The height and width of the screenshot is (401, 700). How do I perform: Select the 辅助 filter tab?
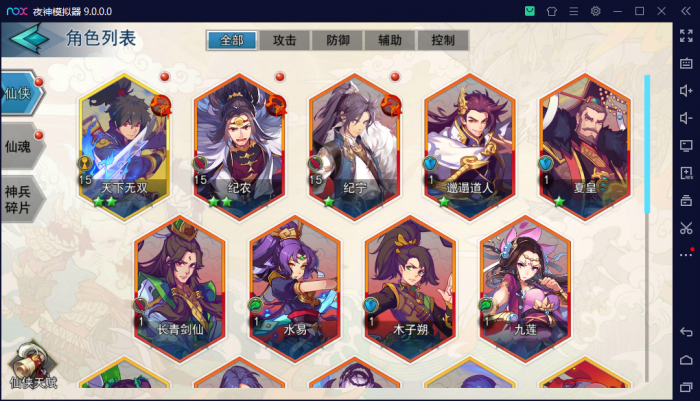point(390,41)
